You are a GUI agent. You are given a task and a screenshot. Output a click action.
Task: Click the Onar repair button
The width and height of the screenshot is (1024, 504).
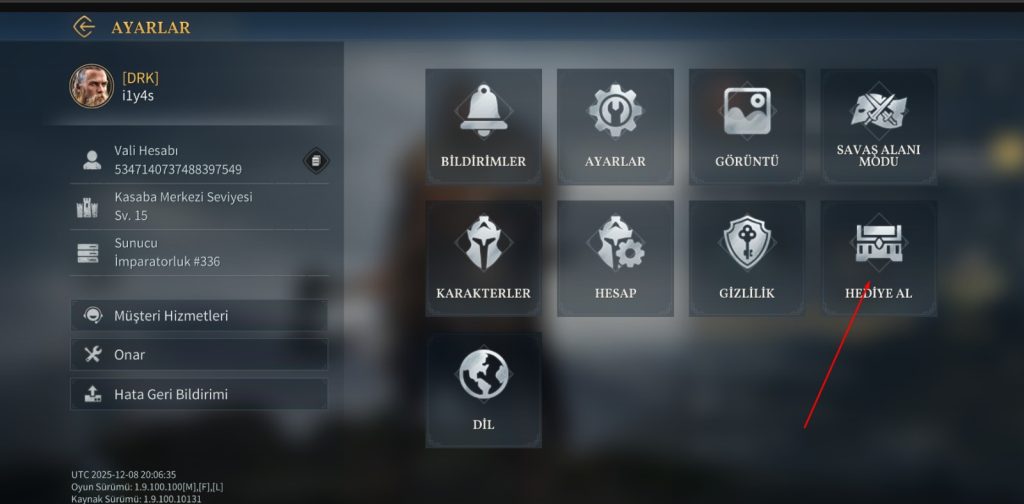coord(199,354)
